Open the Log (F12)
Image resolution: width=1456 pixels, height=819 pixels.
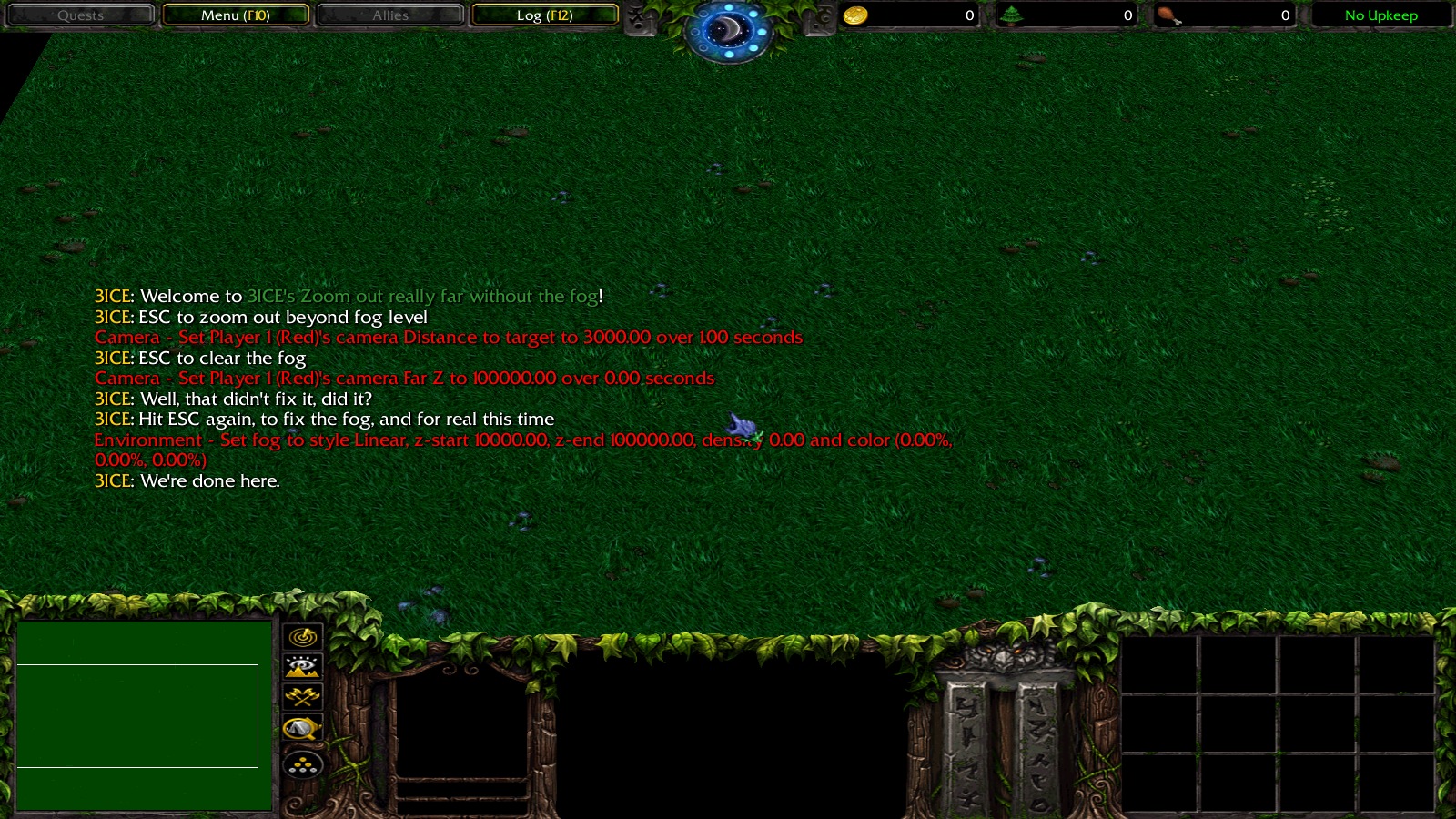point(545,15)
